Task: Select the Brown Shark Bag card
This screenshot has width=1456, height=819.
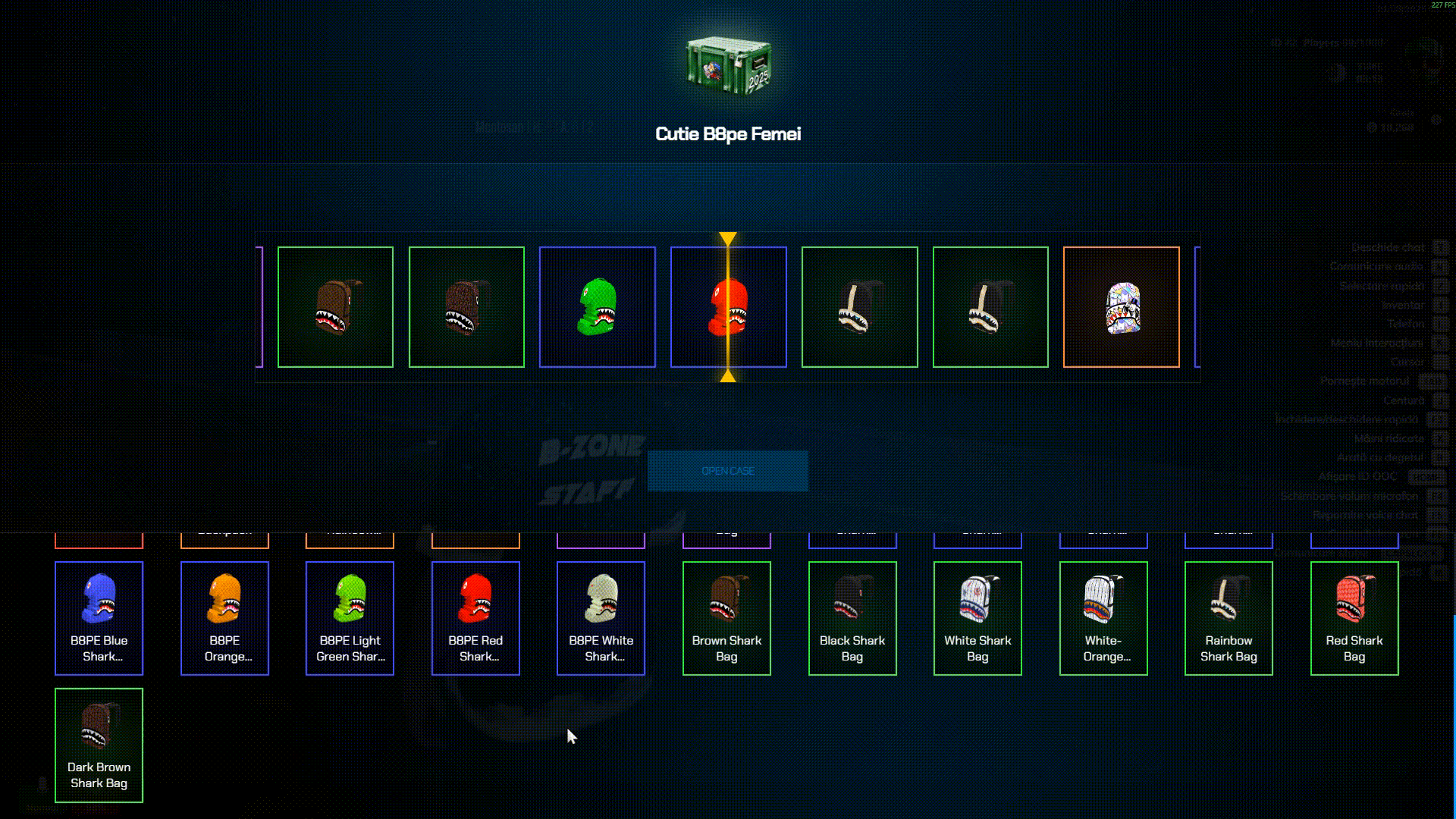Action: (726, 618)
